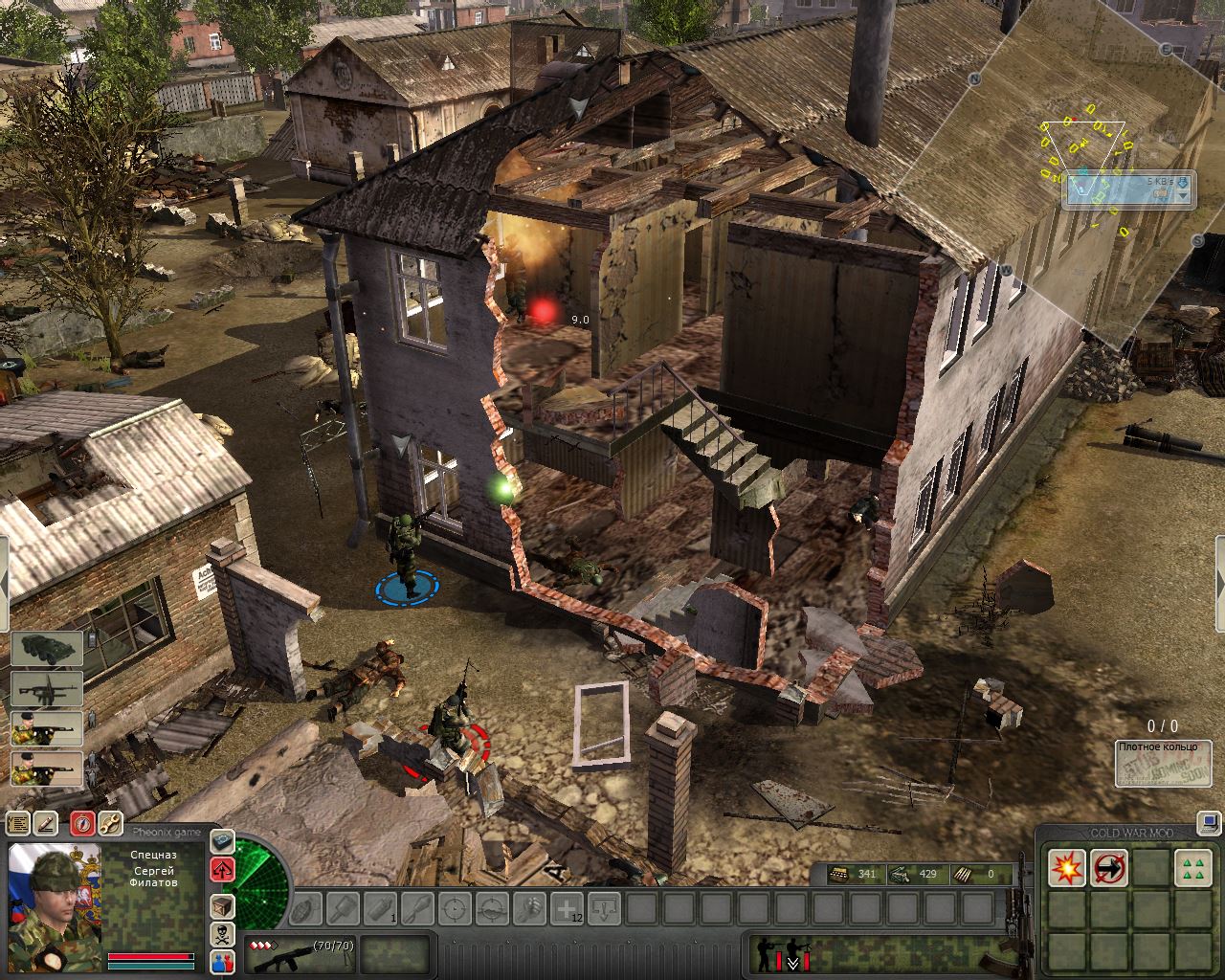Open the wrench settings icon
Viewport: 1225px width, 980px height.
point(110,823)
